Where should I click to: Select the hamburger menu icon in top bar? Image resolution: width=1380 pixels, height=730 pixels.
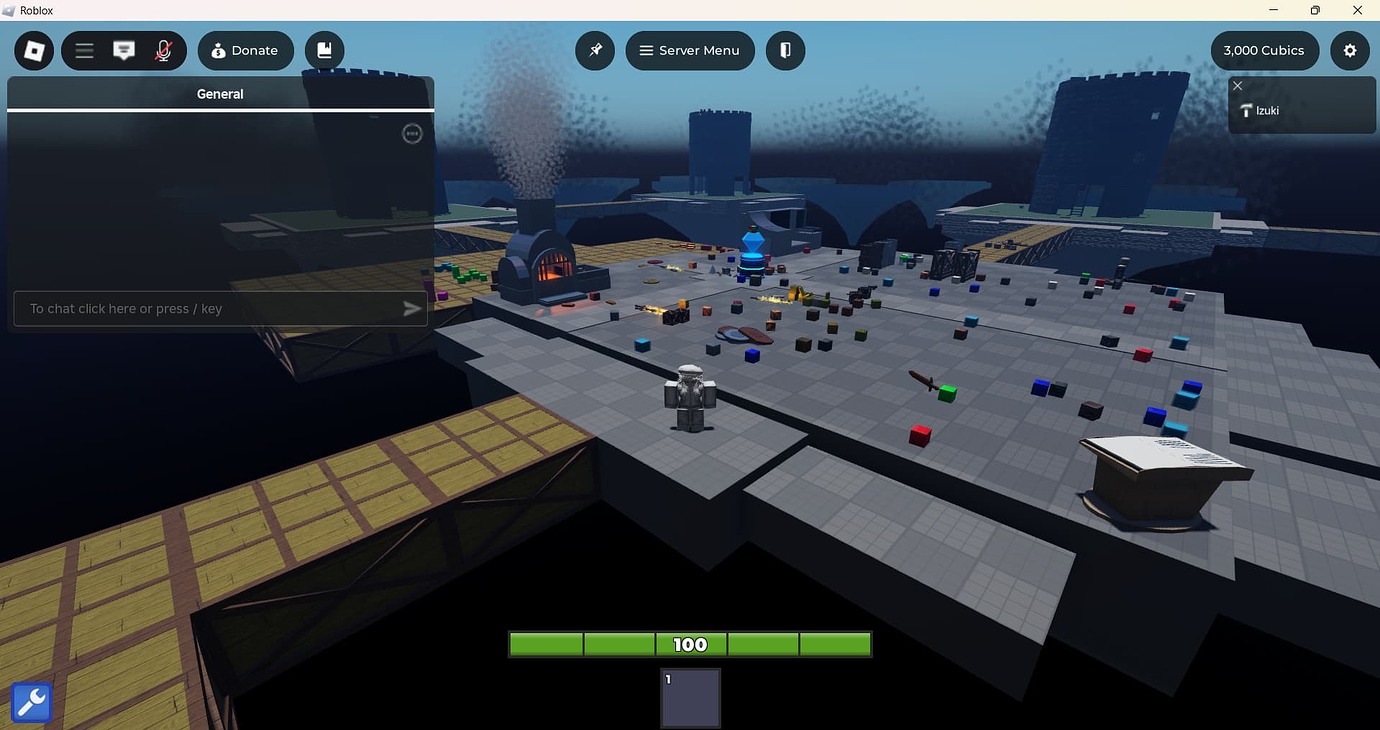click(84, 50)
